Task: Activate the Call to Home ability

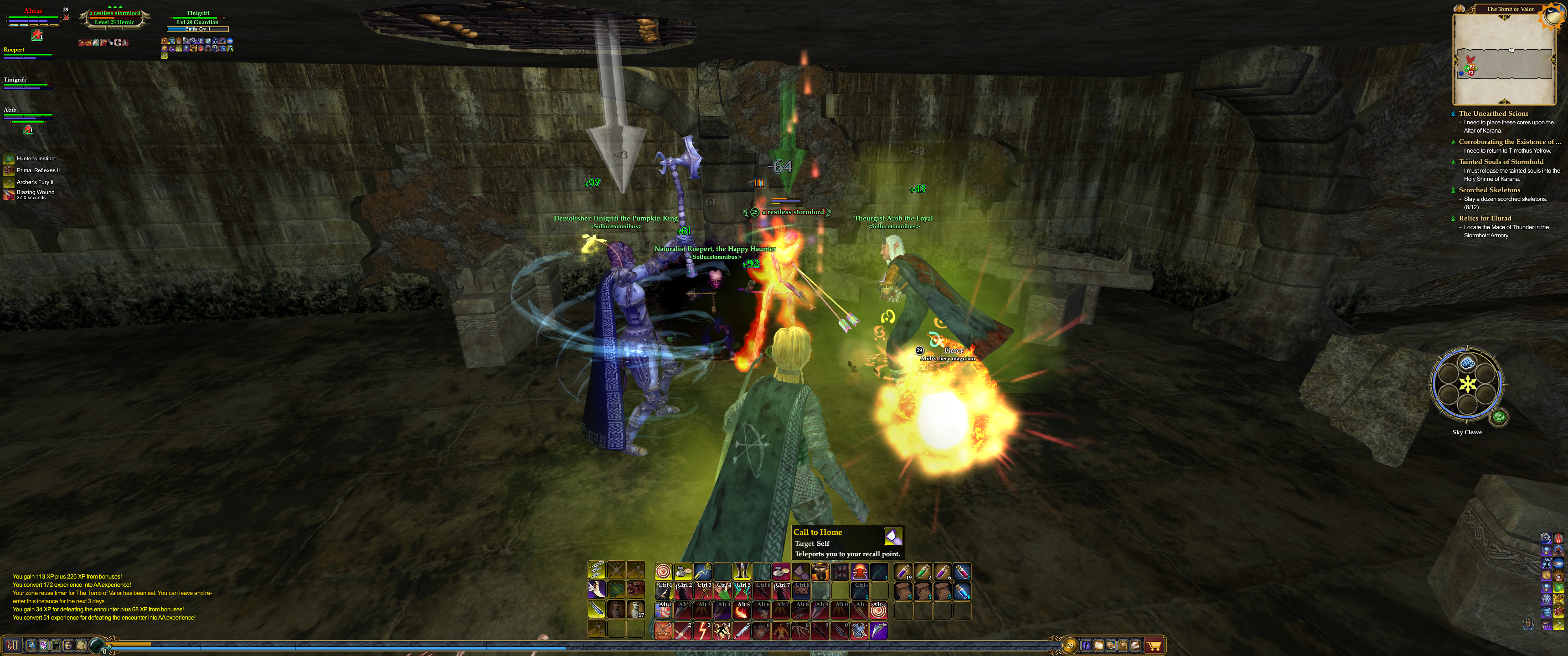Action: coord(800,571)
